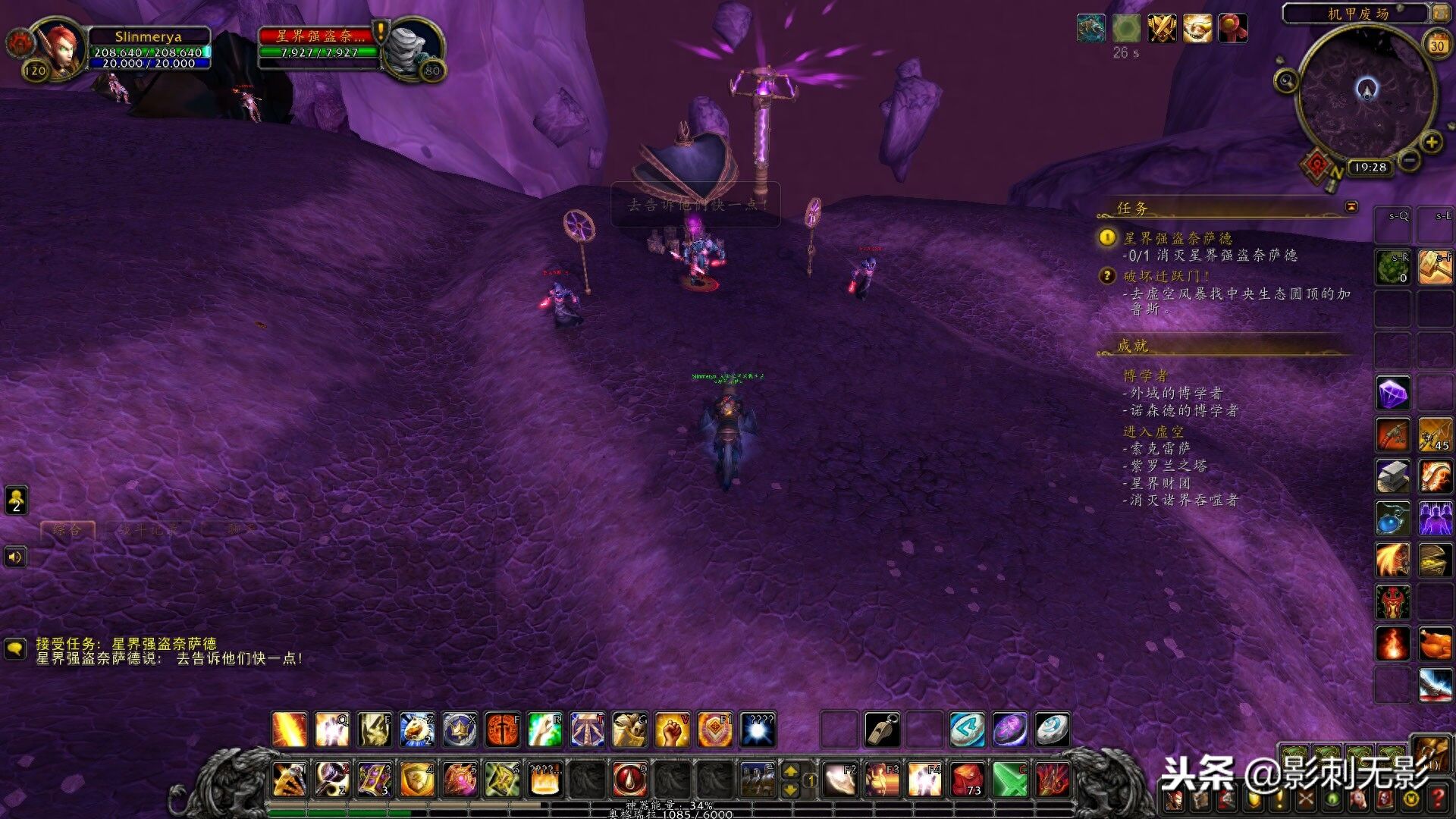
Task: Activate the anvil icon on side bar
Action: (x=1392, y=476)
